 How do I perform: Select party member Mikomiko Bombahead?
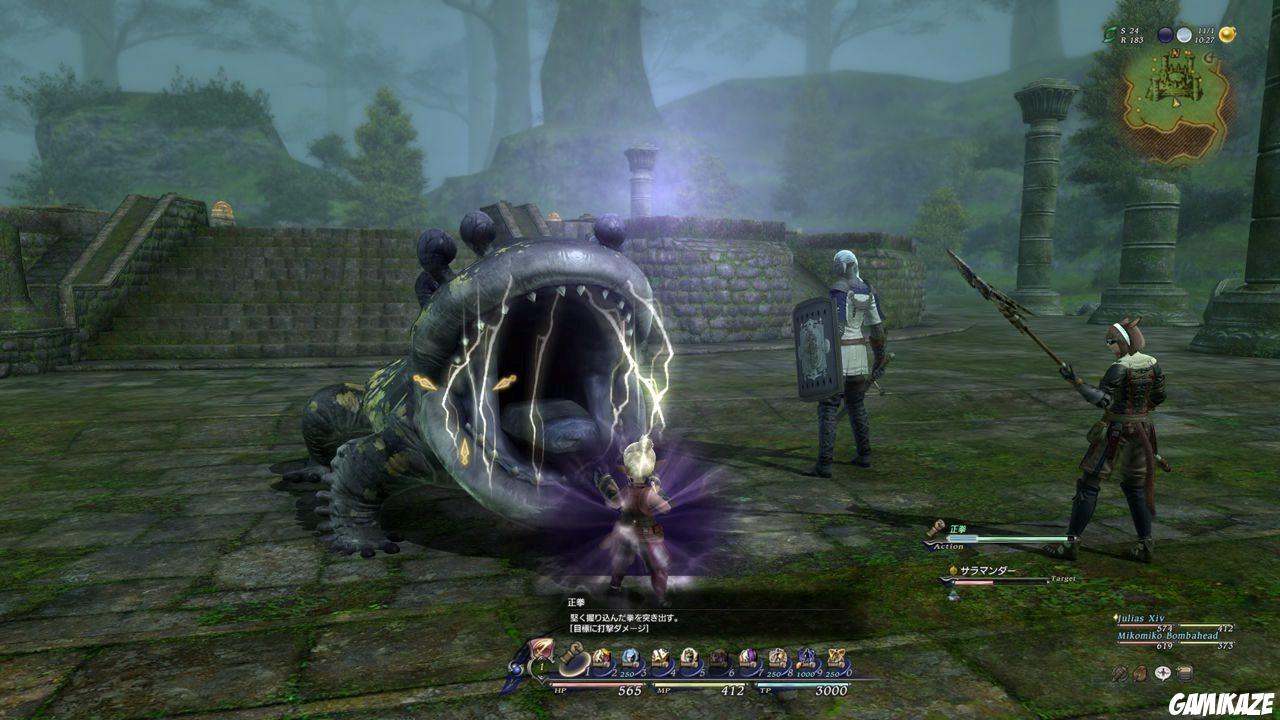(1168, 635)
